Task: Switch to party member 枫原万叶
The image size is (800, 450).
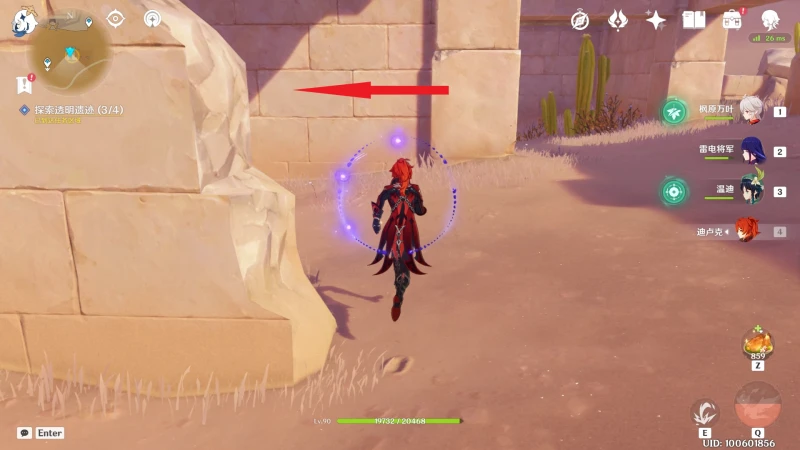Action: pos(750,112)
